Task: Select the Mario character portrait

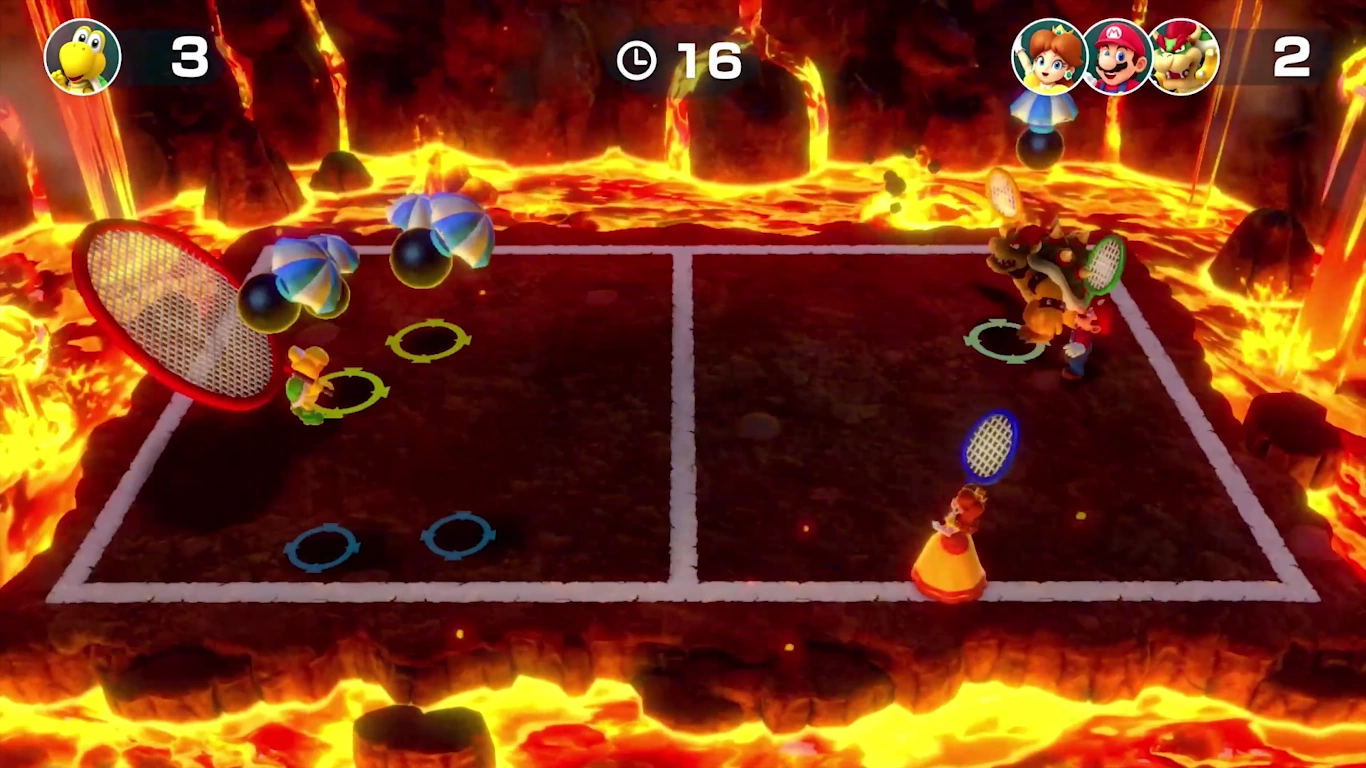Action: tap(1116, 57)
